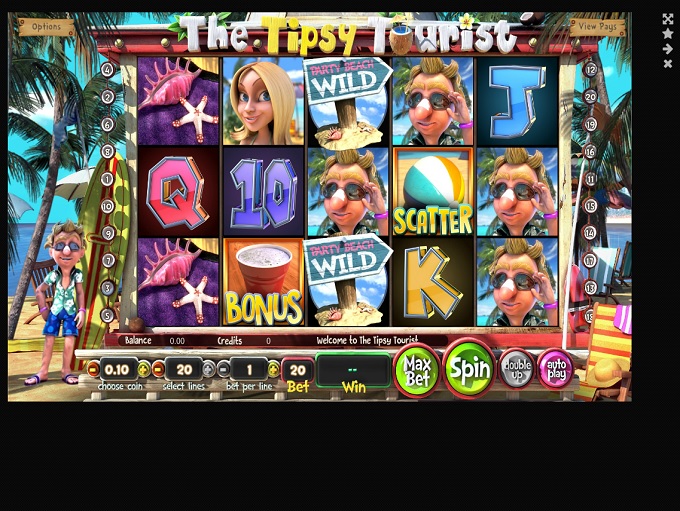Viewport: 680px width, 511px height.
Task: Place the Max Bet
Action: coord(417,369)
